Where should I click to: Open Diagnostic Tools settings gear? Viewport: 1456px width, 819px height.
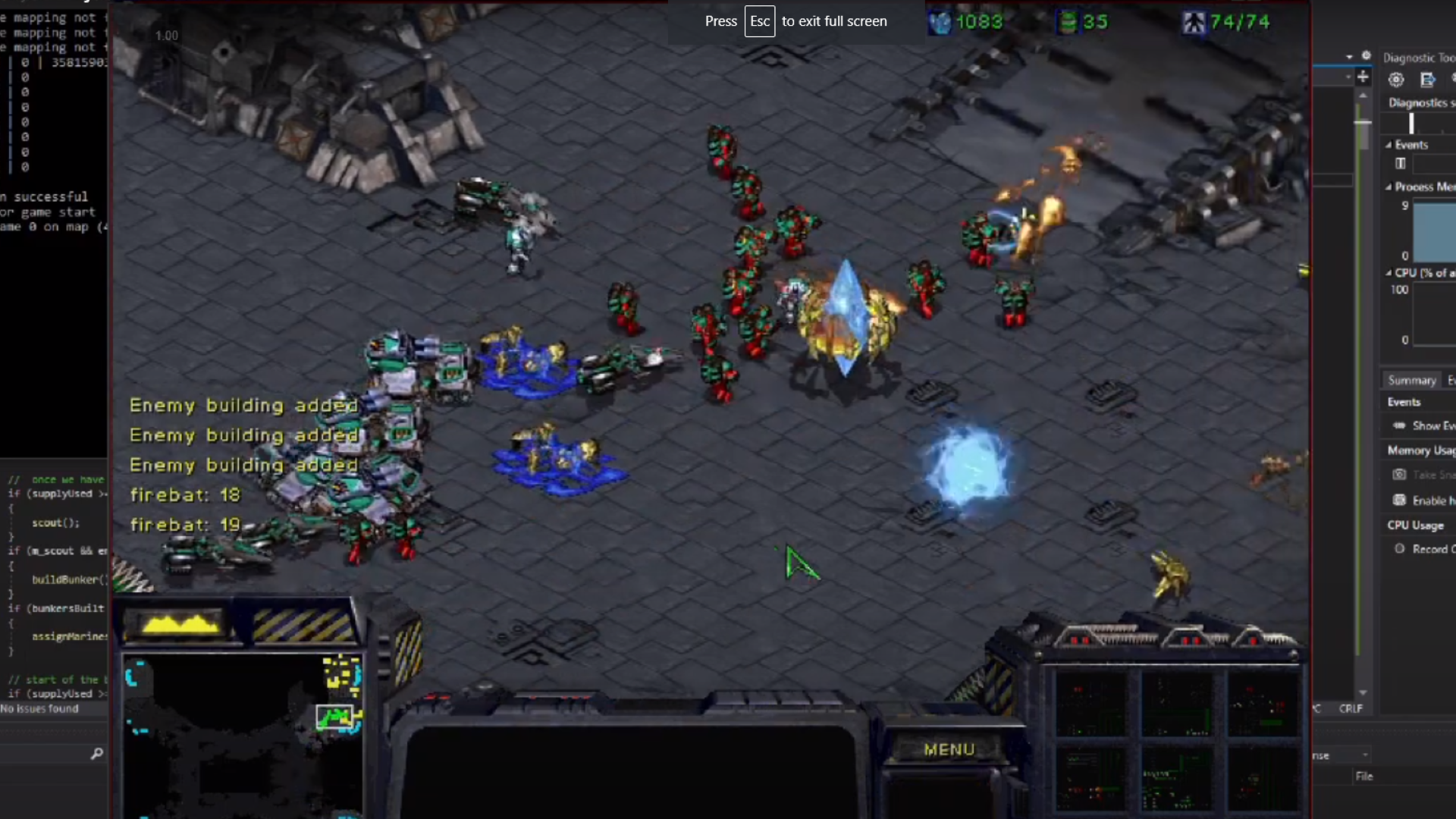1397,79
